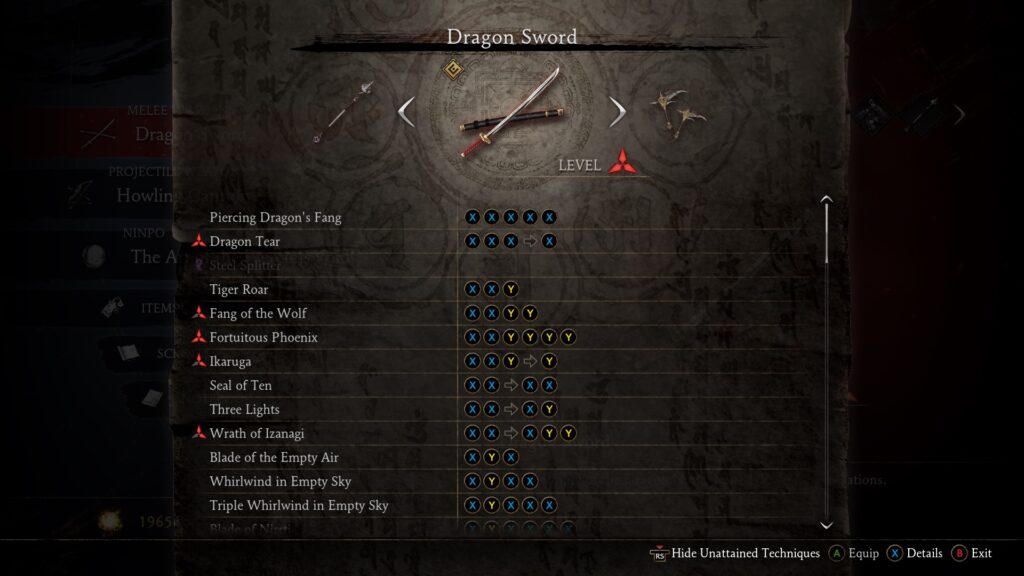Select the Piercing Dragon's Fang technique
This screenshot has height=576, width=1024.
[x=275, y=217]
